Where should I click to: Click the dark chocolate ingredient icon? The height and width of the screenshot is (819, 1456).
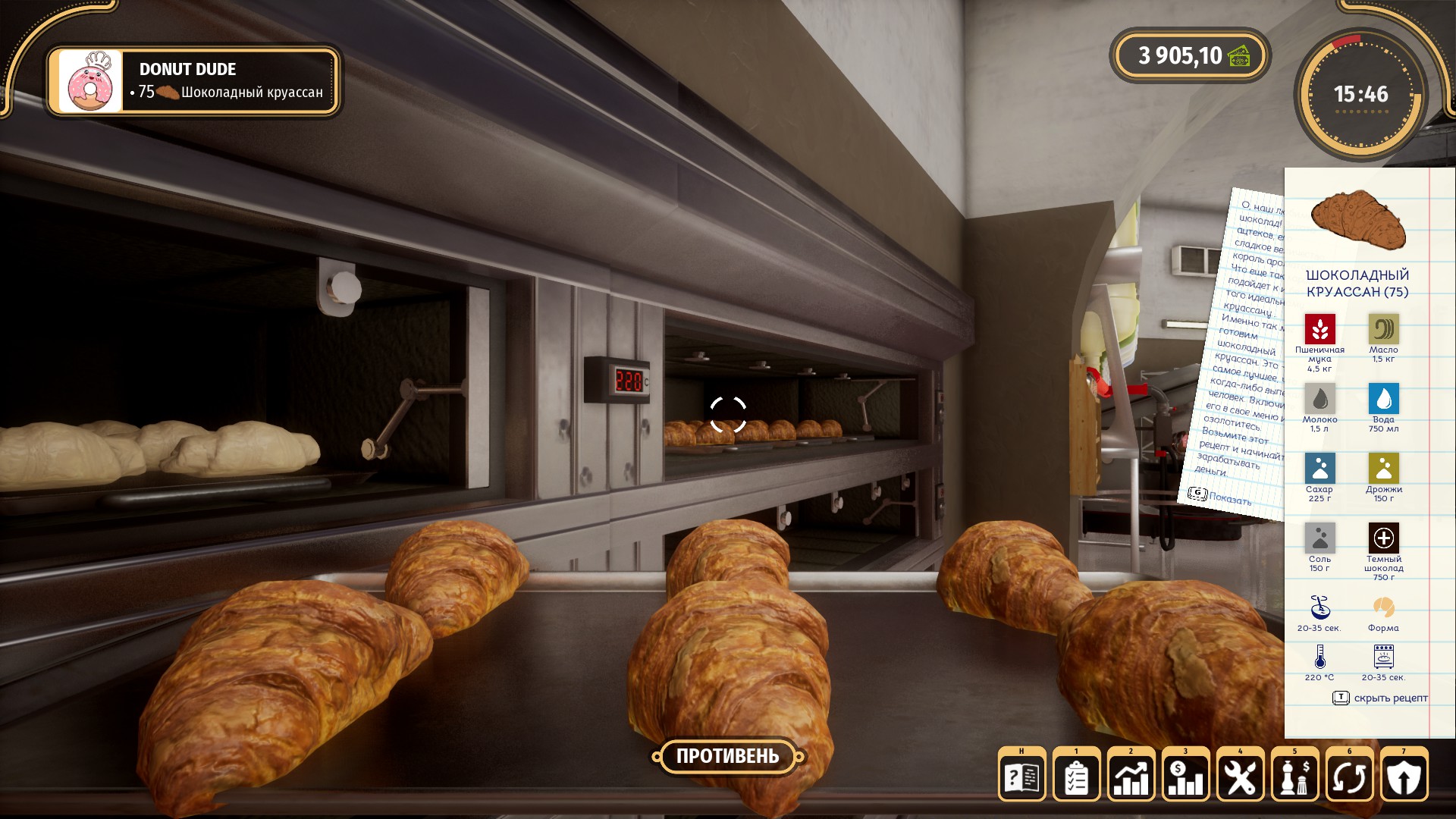(1383, 538)
